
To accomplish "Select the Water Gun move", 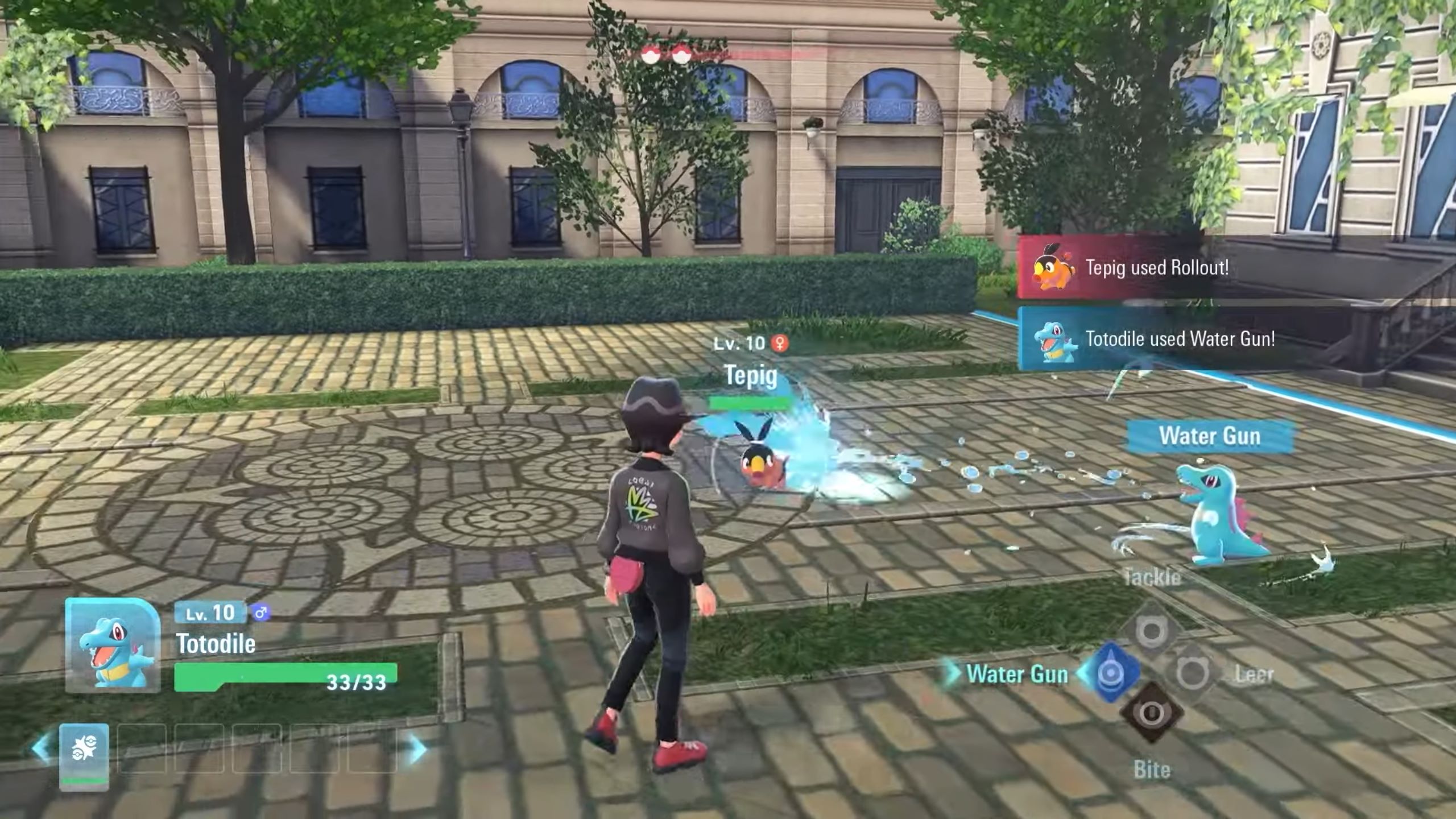I will pos(1110,673).
